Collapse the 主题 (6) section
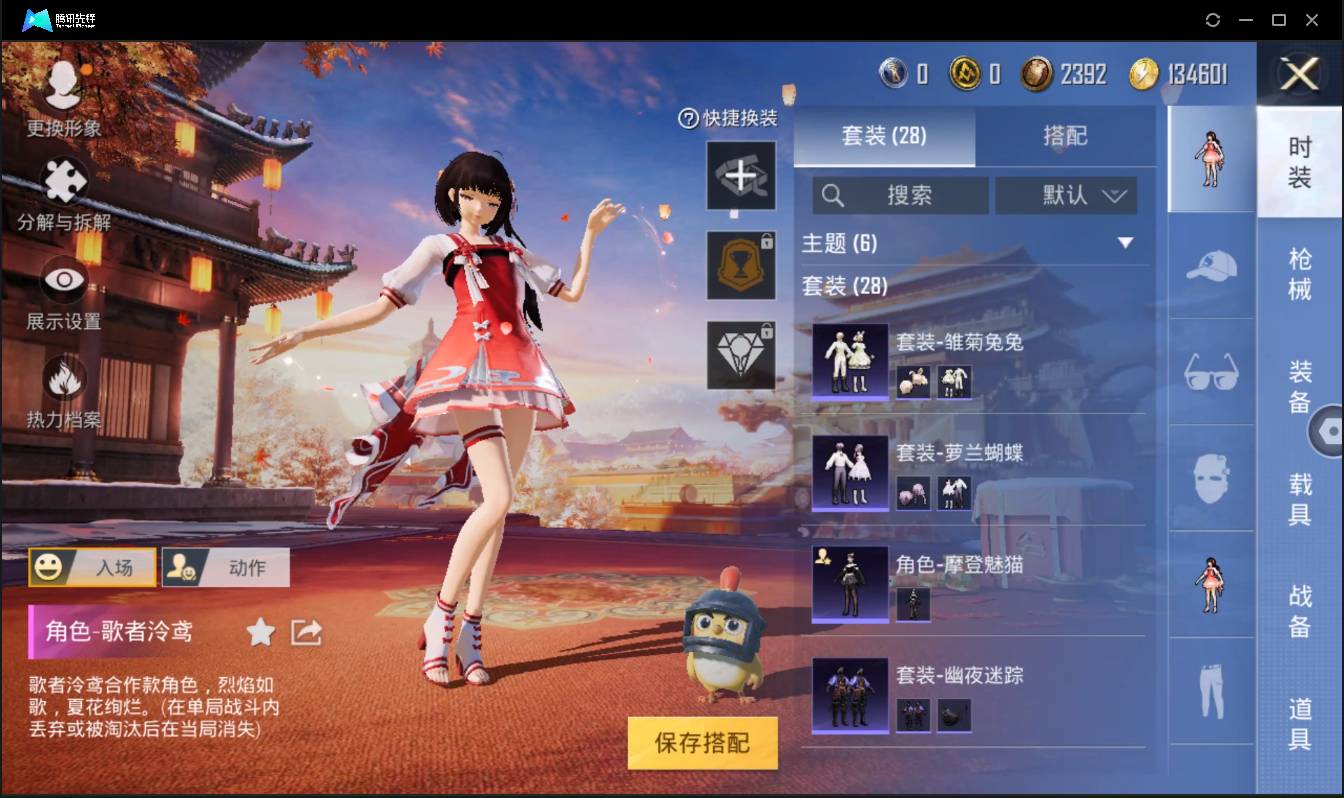This screenshot has height=798, width=1344. click(1126, 243)
